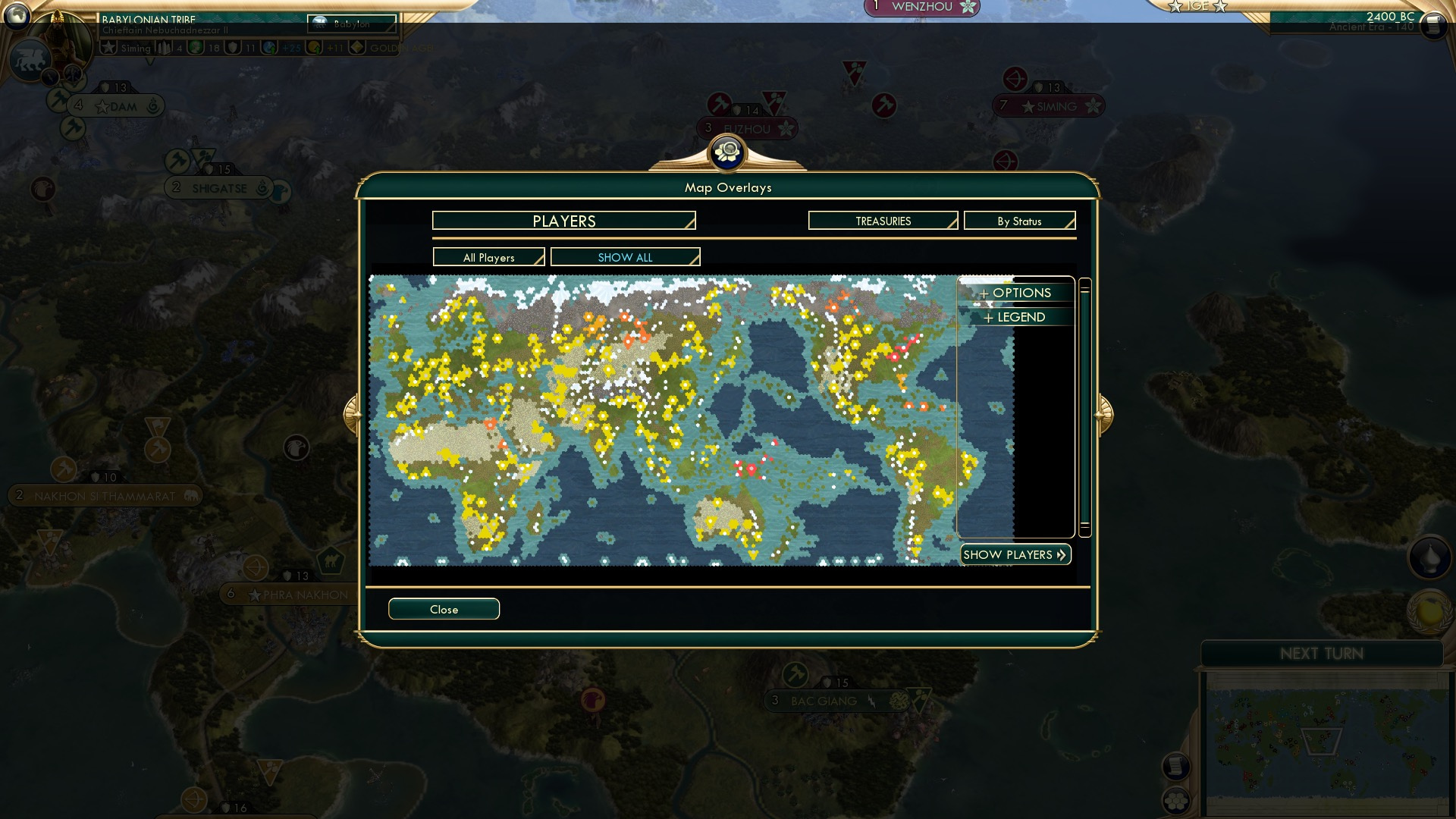Open the TREASURIES dropdown
The image size is (1456, 819).
click(882, 220)
